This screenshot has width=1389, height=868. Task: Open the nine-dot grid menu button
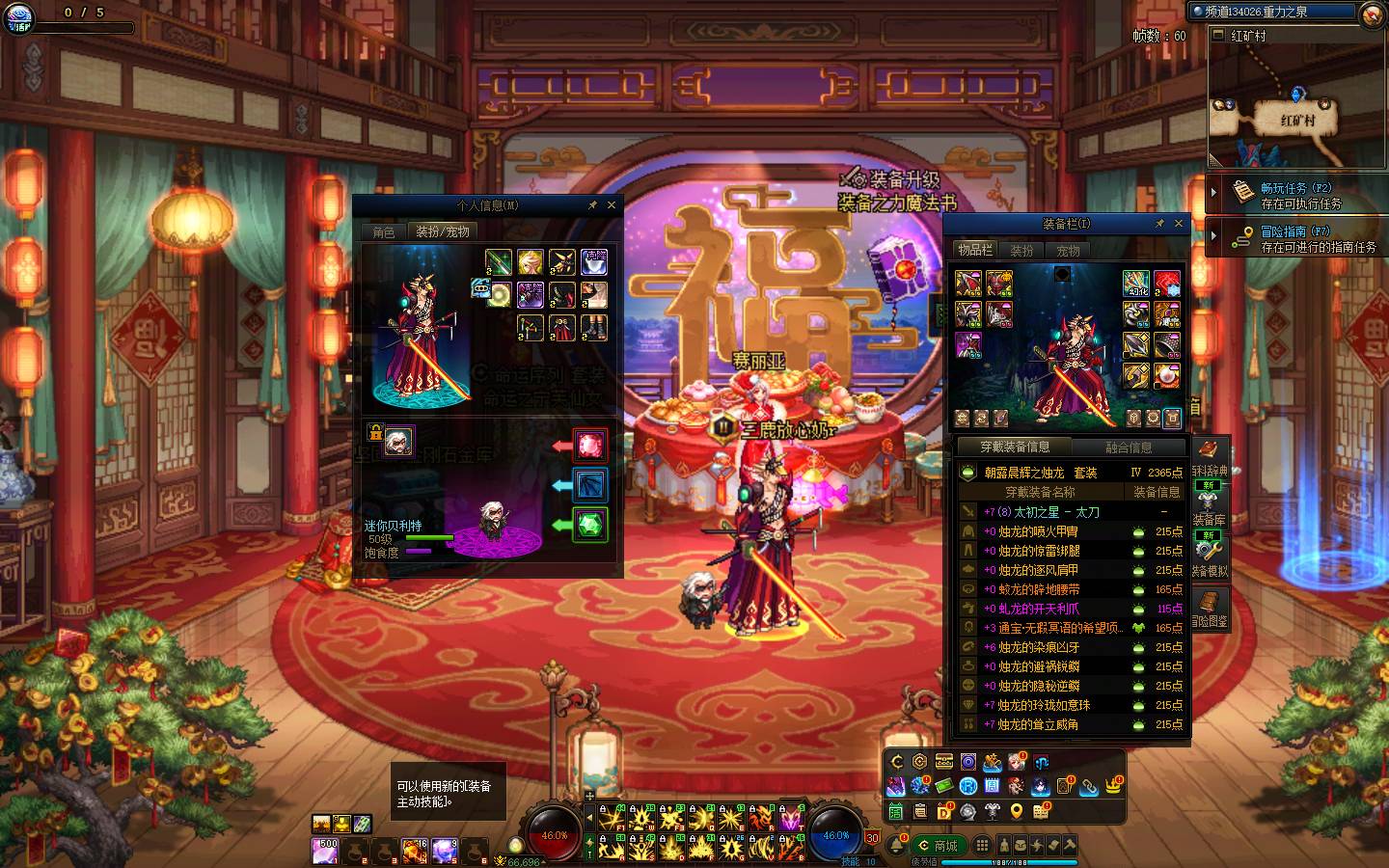(982, 846)
